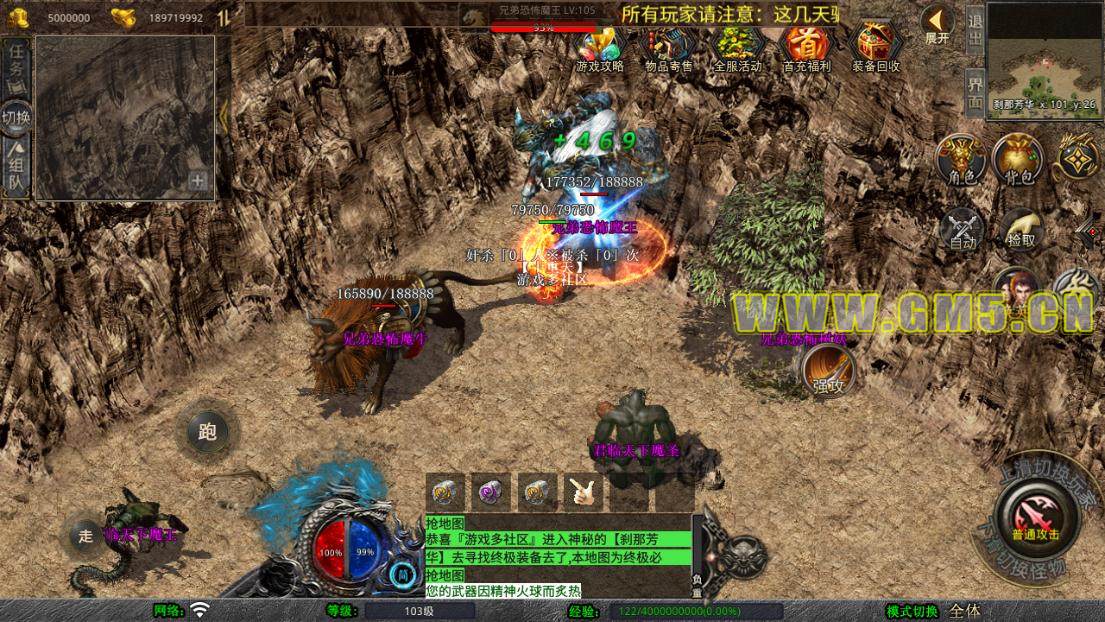Open the 全服活动 server events icon
Screen dimensions: 1105x622
[737, 47]
